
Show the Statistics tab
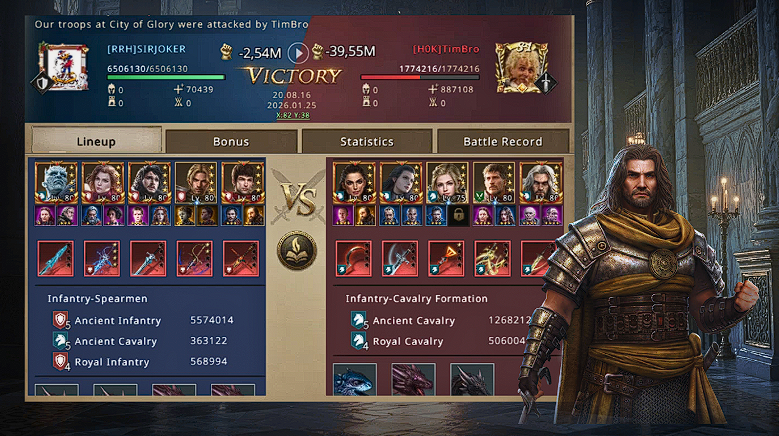pos(366,141)
